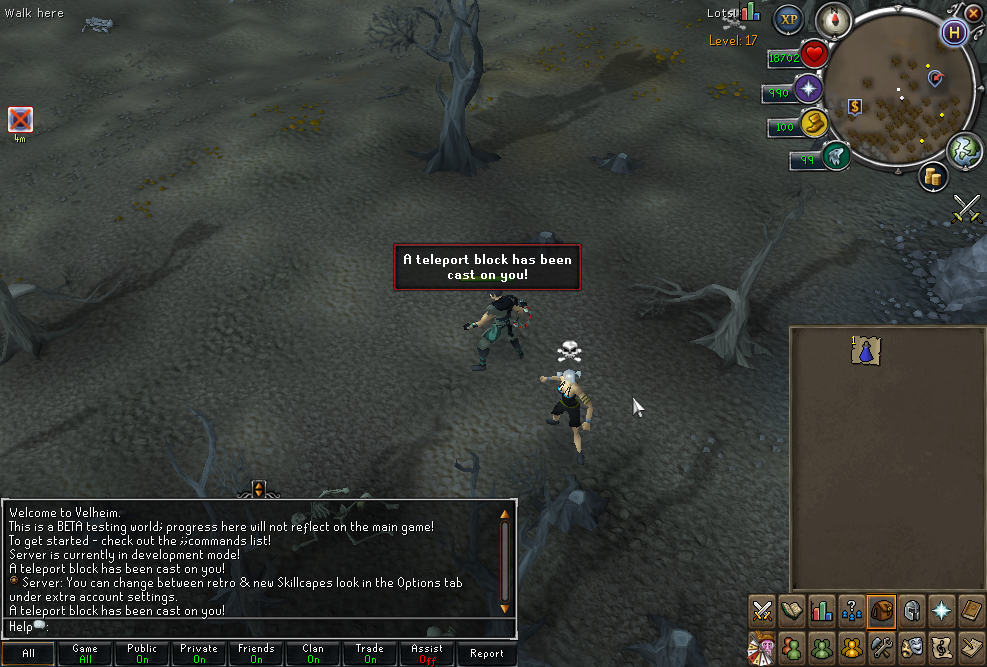Activate the home teleport H orb

click(955, 32)
